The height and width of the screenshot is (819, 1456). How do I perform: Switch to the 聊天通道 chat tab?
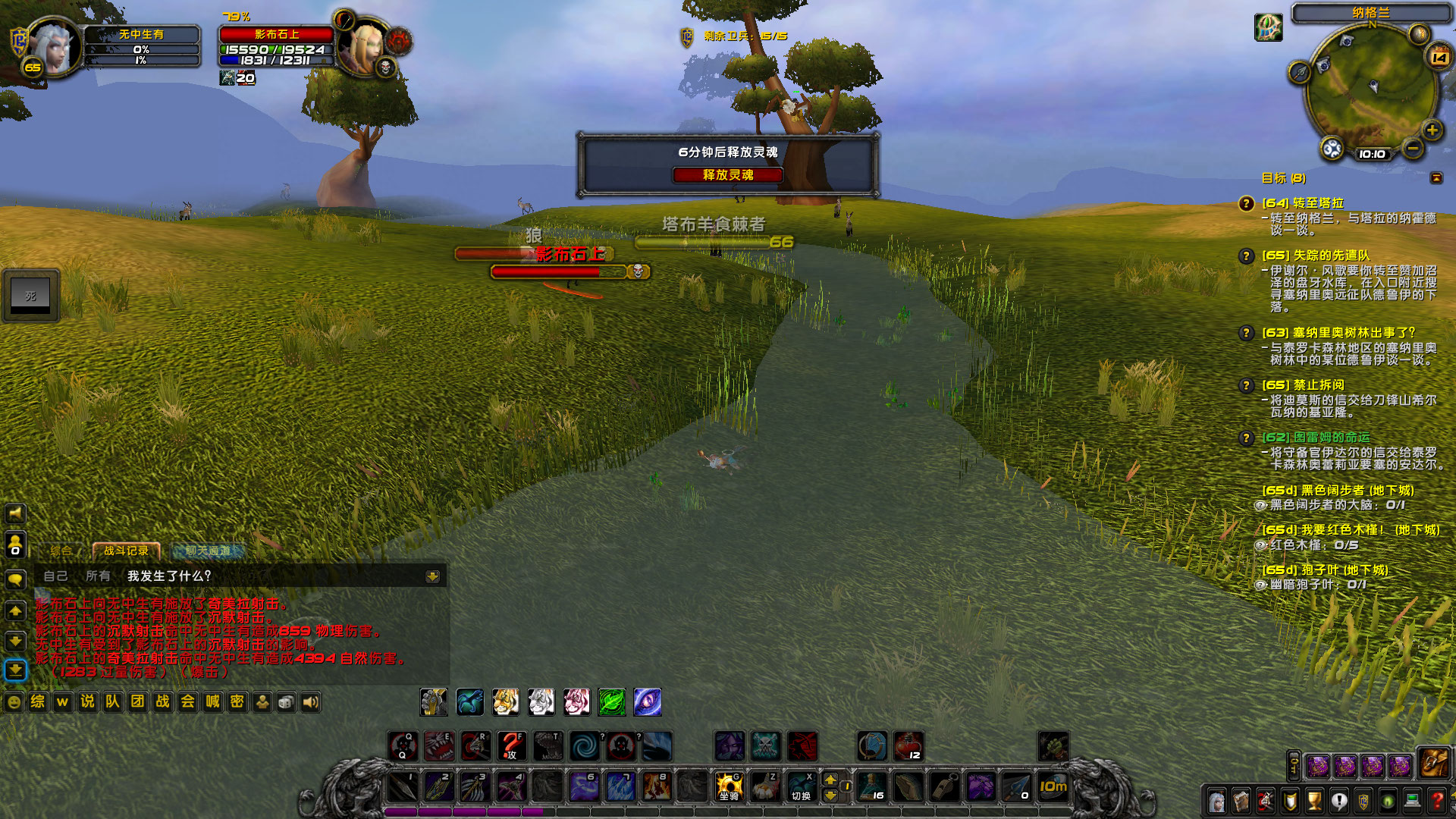(x=209, y=552)
